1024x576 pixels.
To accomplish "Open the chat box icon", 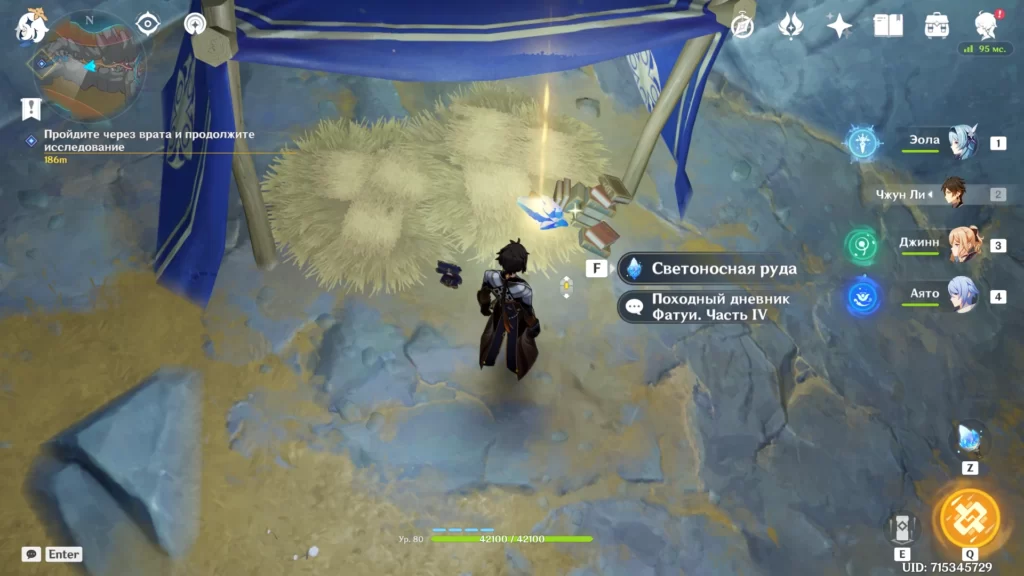I will [31, 553].
